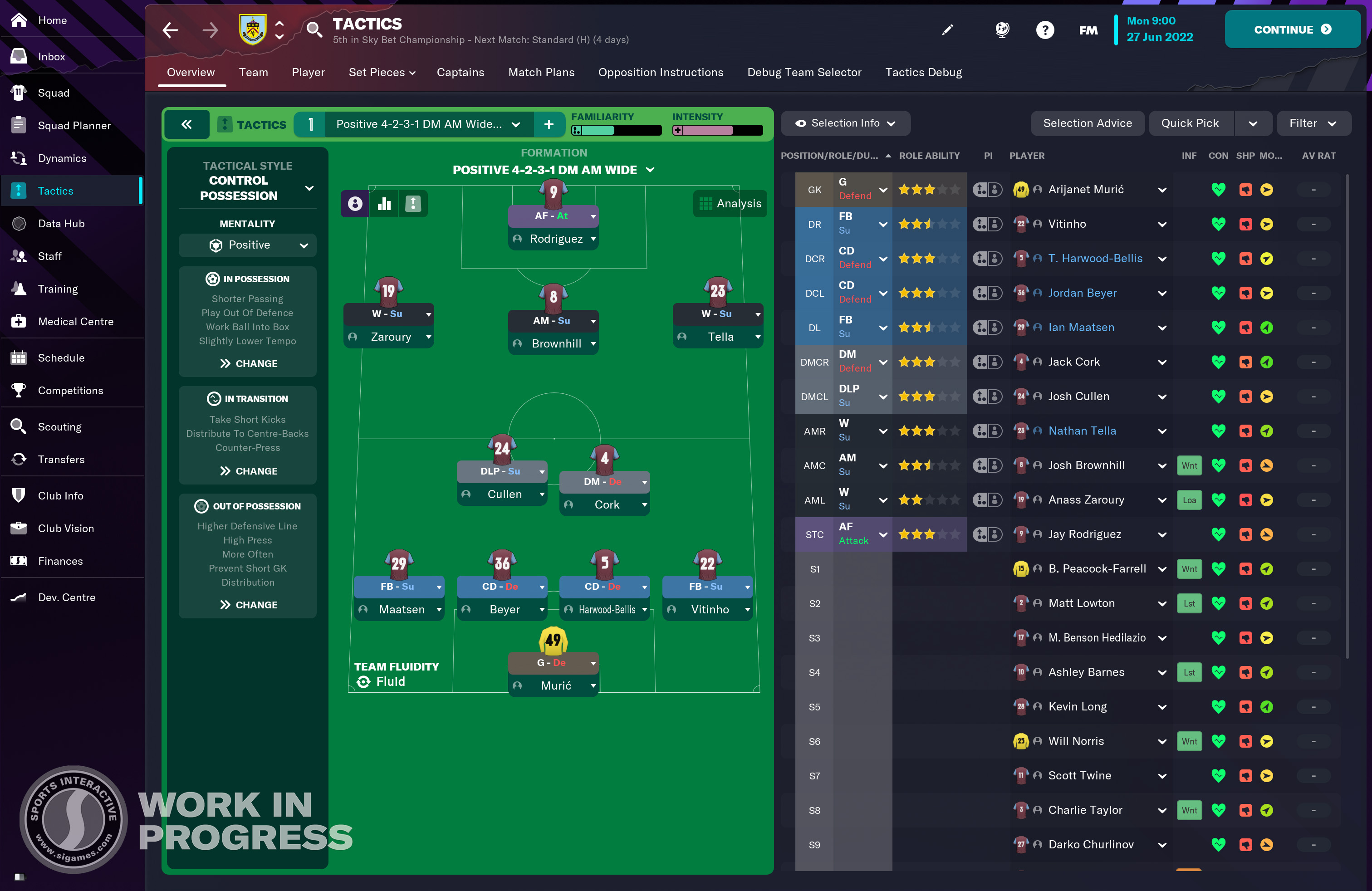Change the Out Of Possession instructions

248,605
